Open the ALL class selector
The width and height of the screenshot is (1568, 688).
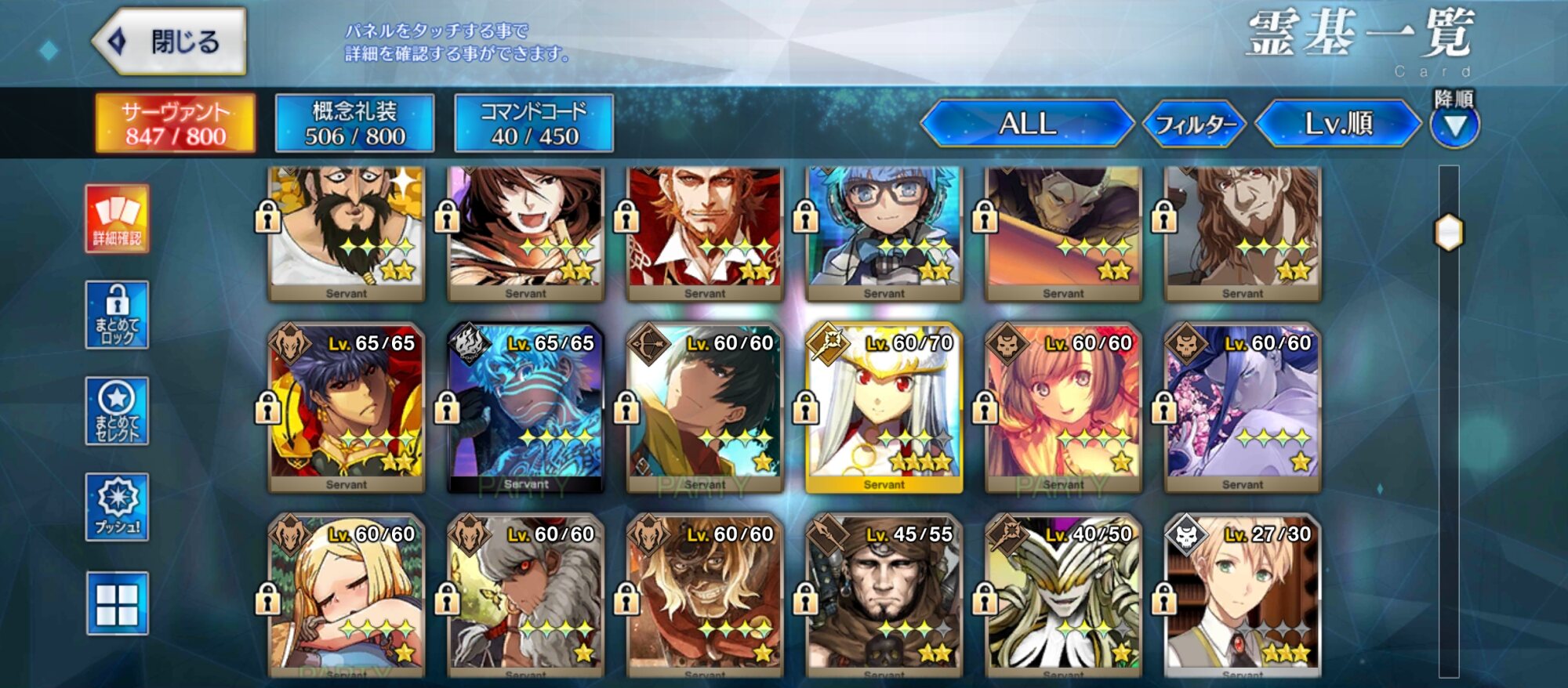pos(1027,123)
